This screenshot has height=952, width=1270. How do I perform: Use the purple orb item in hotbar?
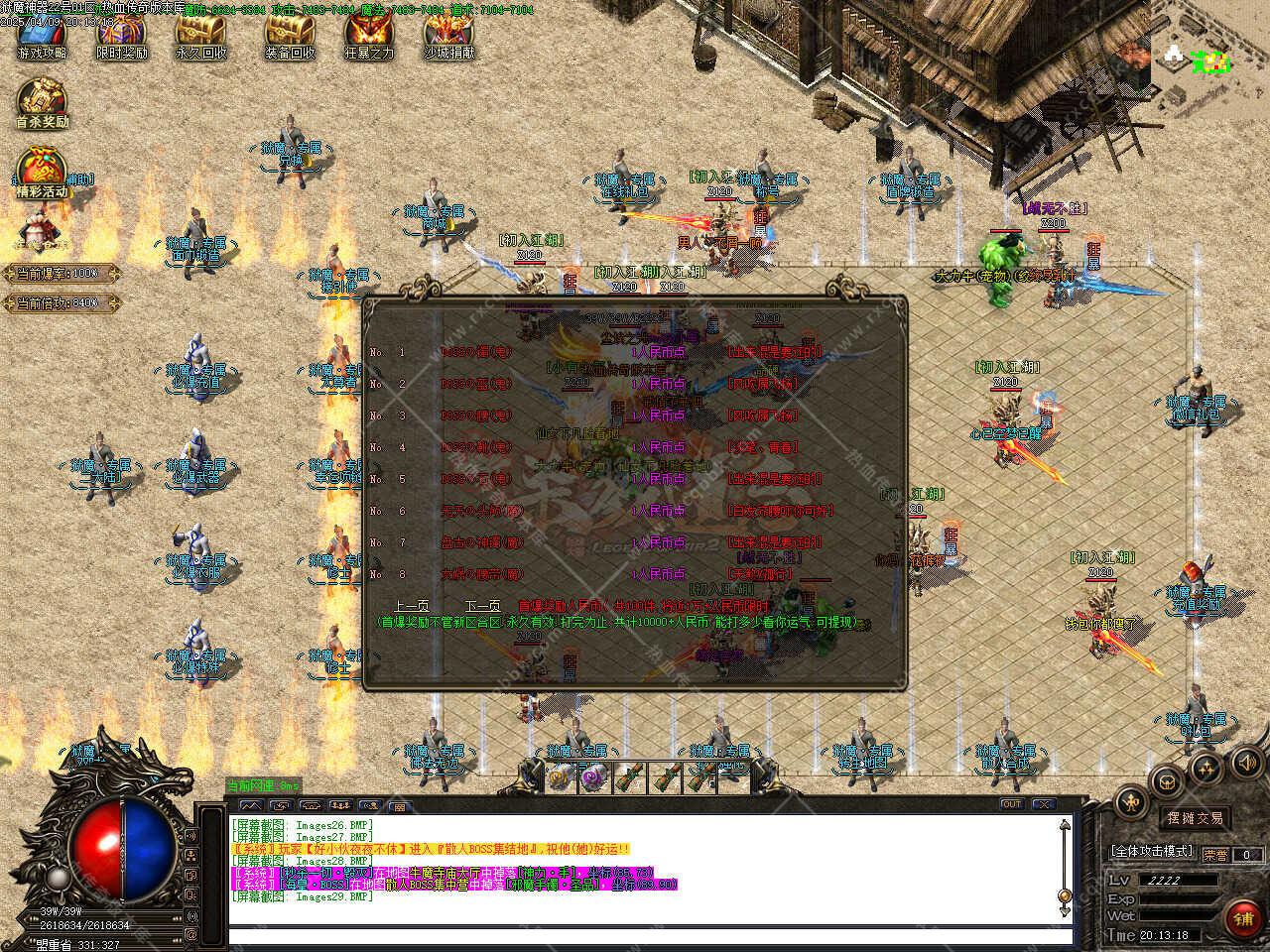[x=593, y=778]
